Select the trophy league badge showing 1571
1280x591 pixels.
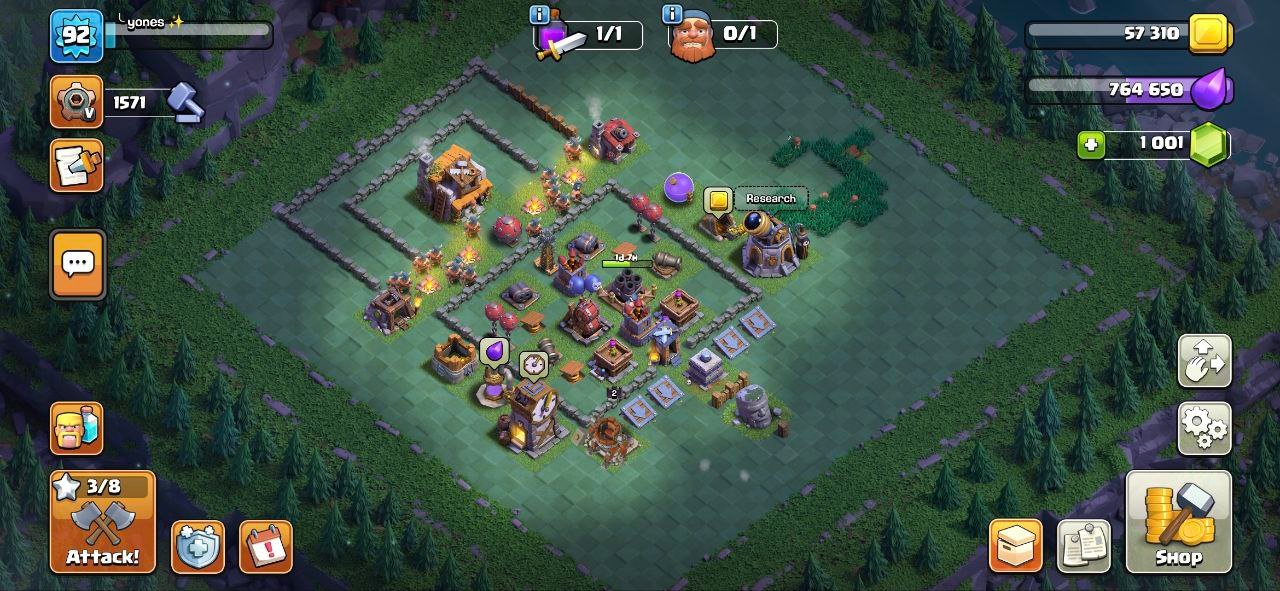tap(77, 102)
